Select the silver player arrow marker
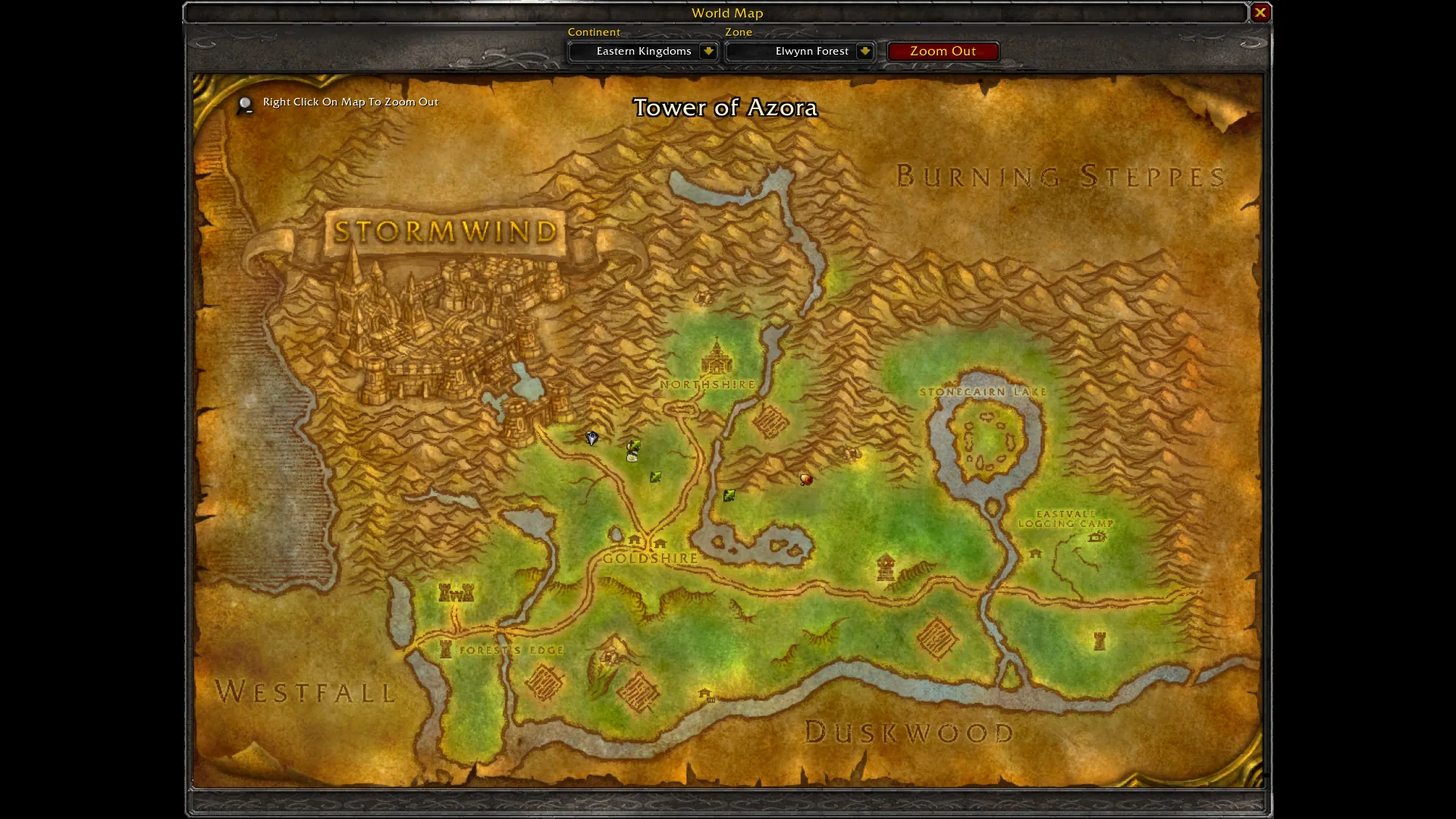Viewport: 1456px width, 819px height. point(591,438)
